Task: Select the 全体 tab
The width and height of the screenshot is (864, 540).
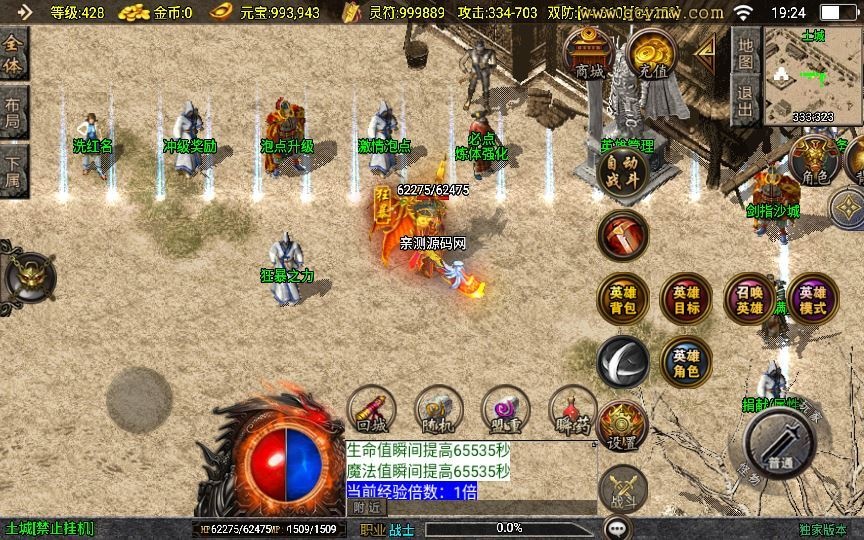Action: [x=14, y=54]
